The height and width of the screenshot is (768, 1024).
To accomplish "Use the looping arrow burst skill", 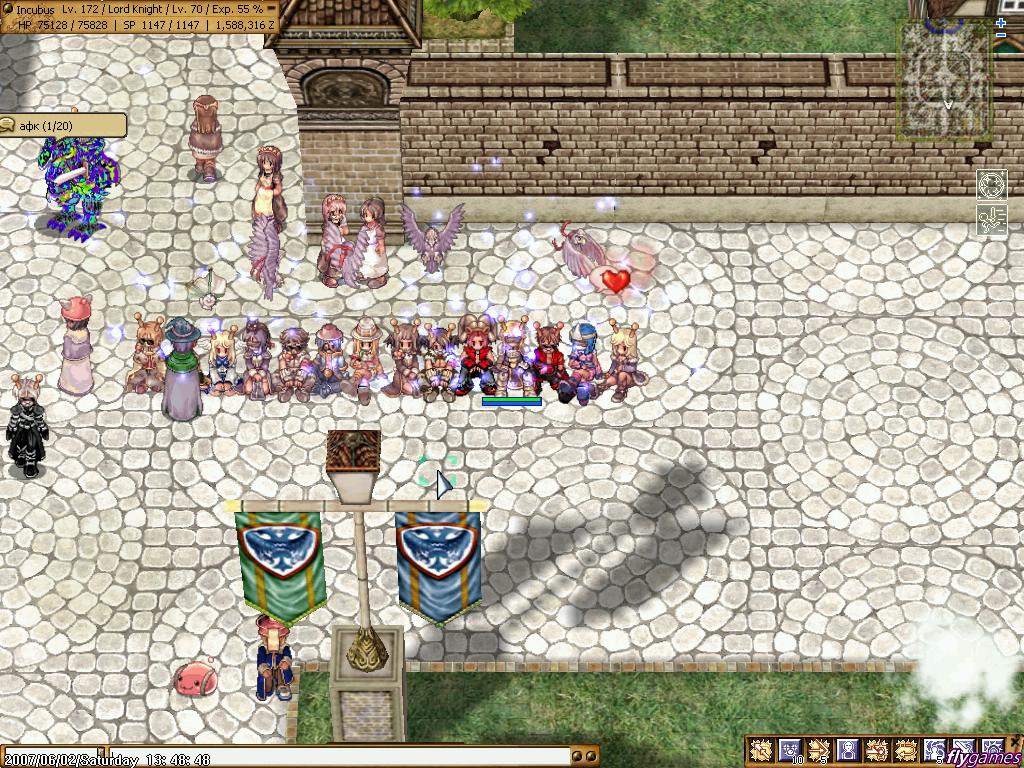I will click(906, 750).
